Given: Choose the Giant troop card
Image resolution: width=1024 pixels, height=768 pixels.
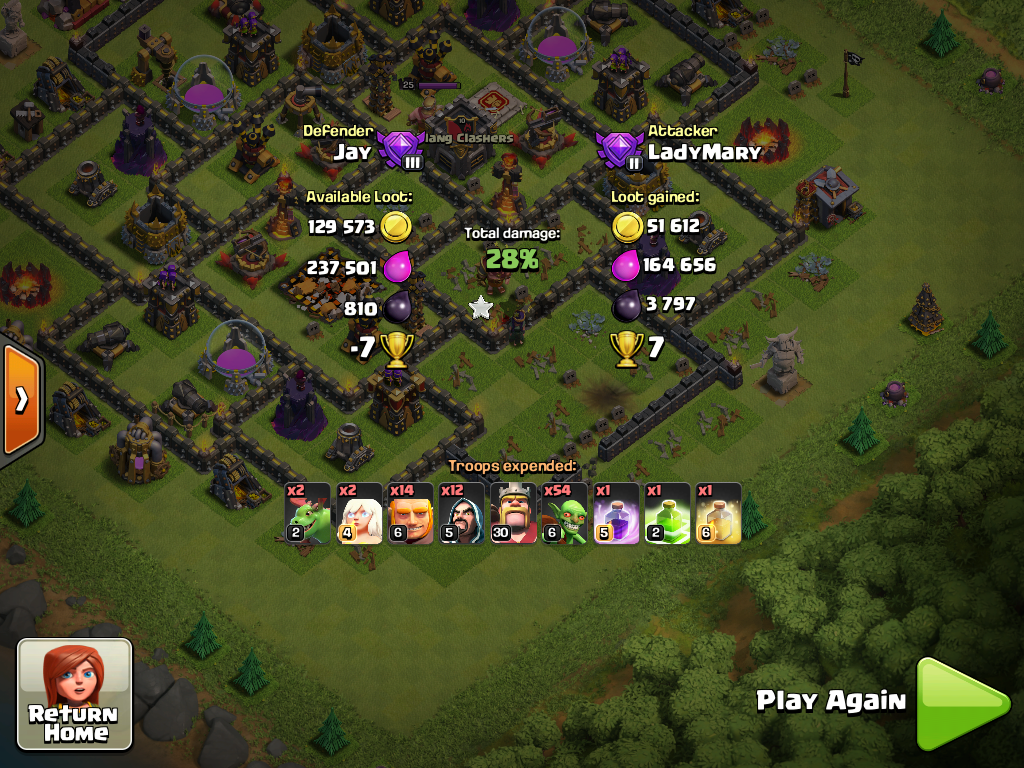Looking at the screenshot, I should (411, 514).
